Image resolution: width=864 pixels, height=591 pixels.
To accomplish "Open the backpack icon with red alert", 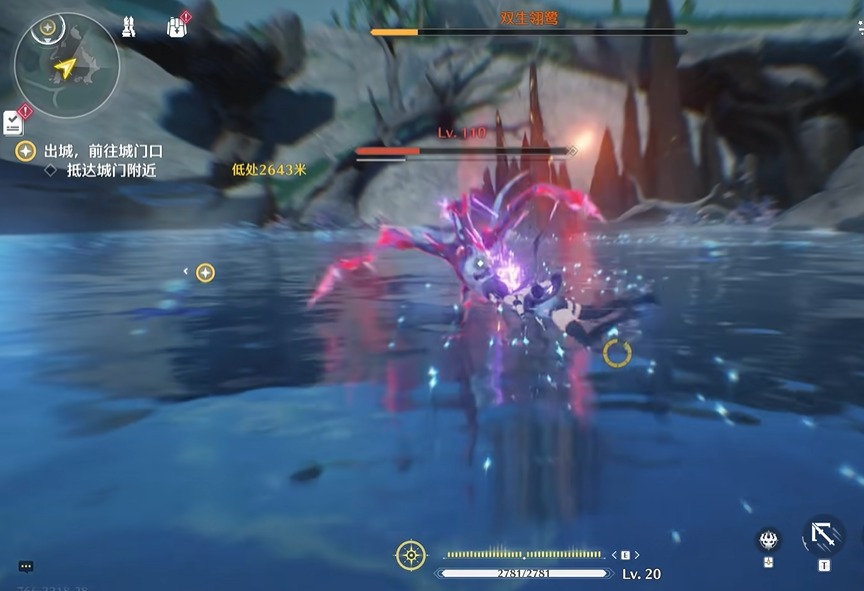I will click(177, 27).
